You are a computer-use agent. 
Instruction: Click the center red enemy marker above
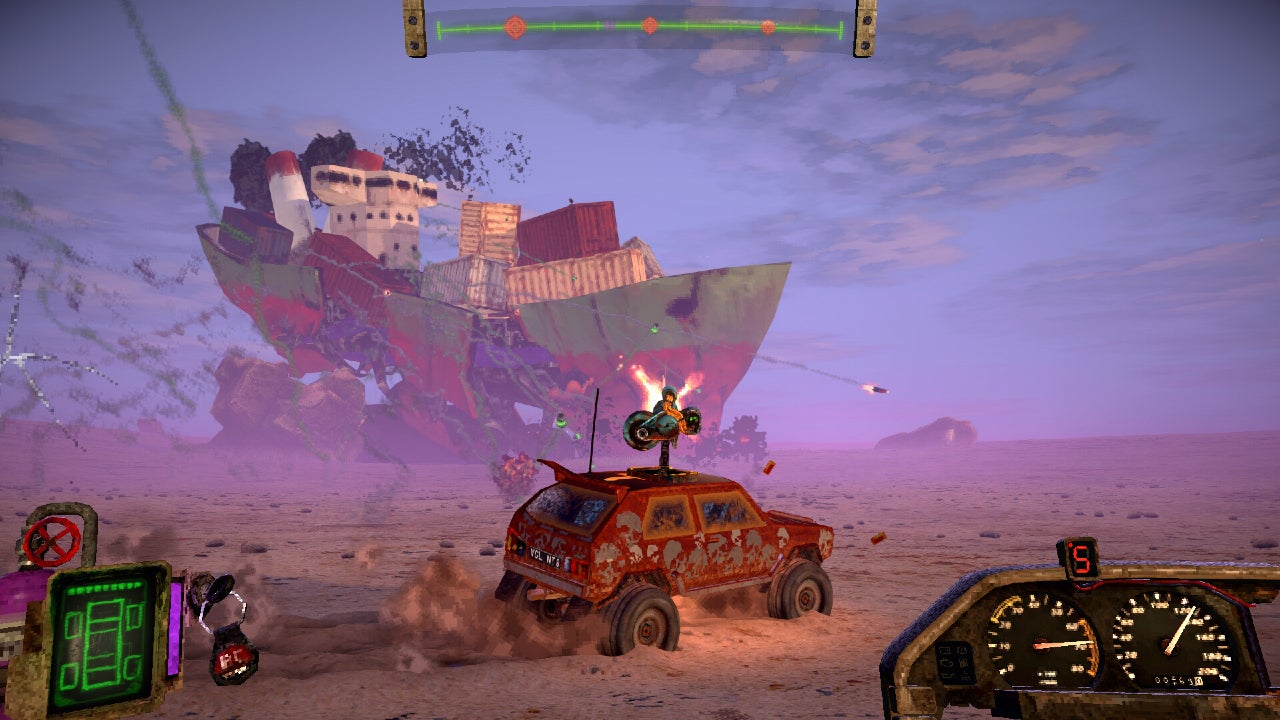[x=650, y=26]
